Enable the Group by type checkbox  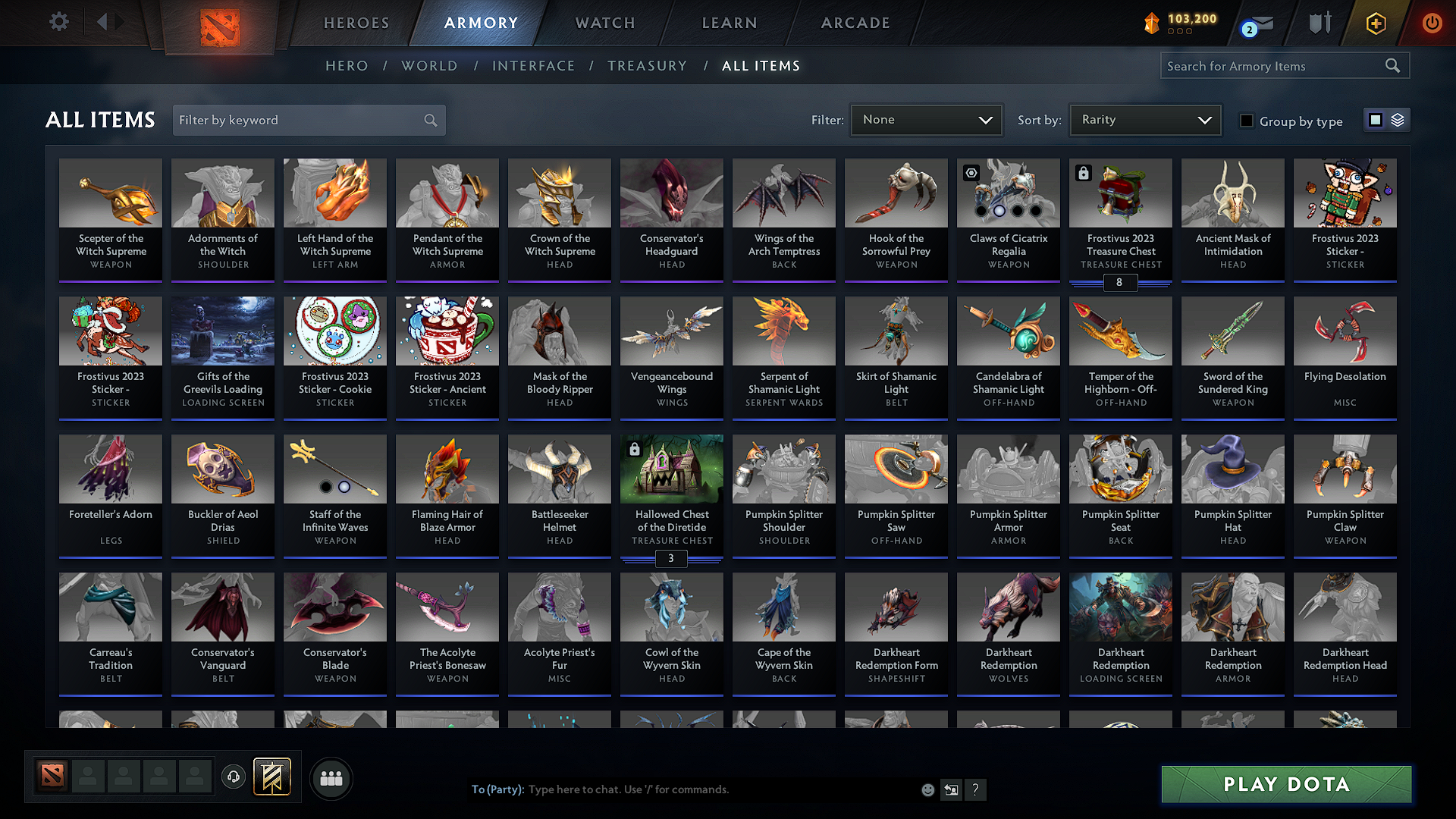tap(1246, 121)
